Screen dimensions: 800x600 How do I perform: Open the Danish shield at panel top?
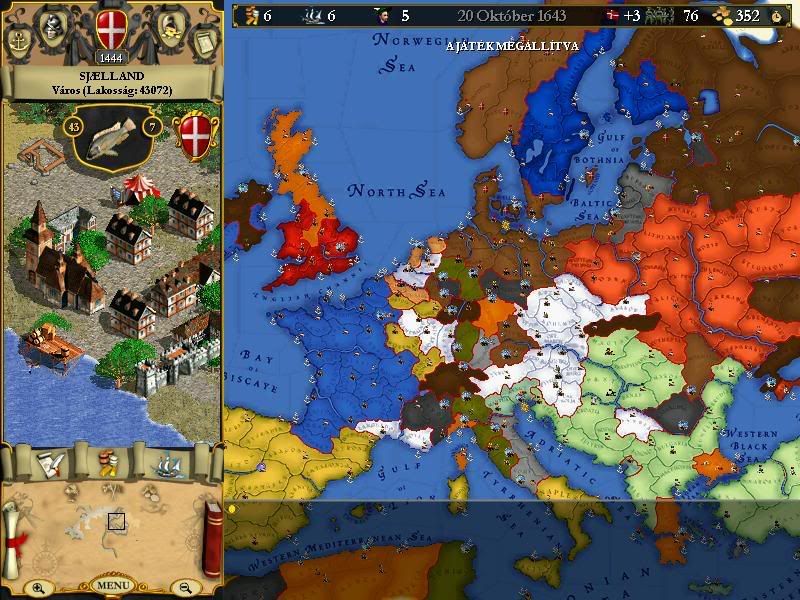[x=111, y=28]
